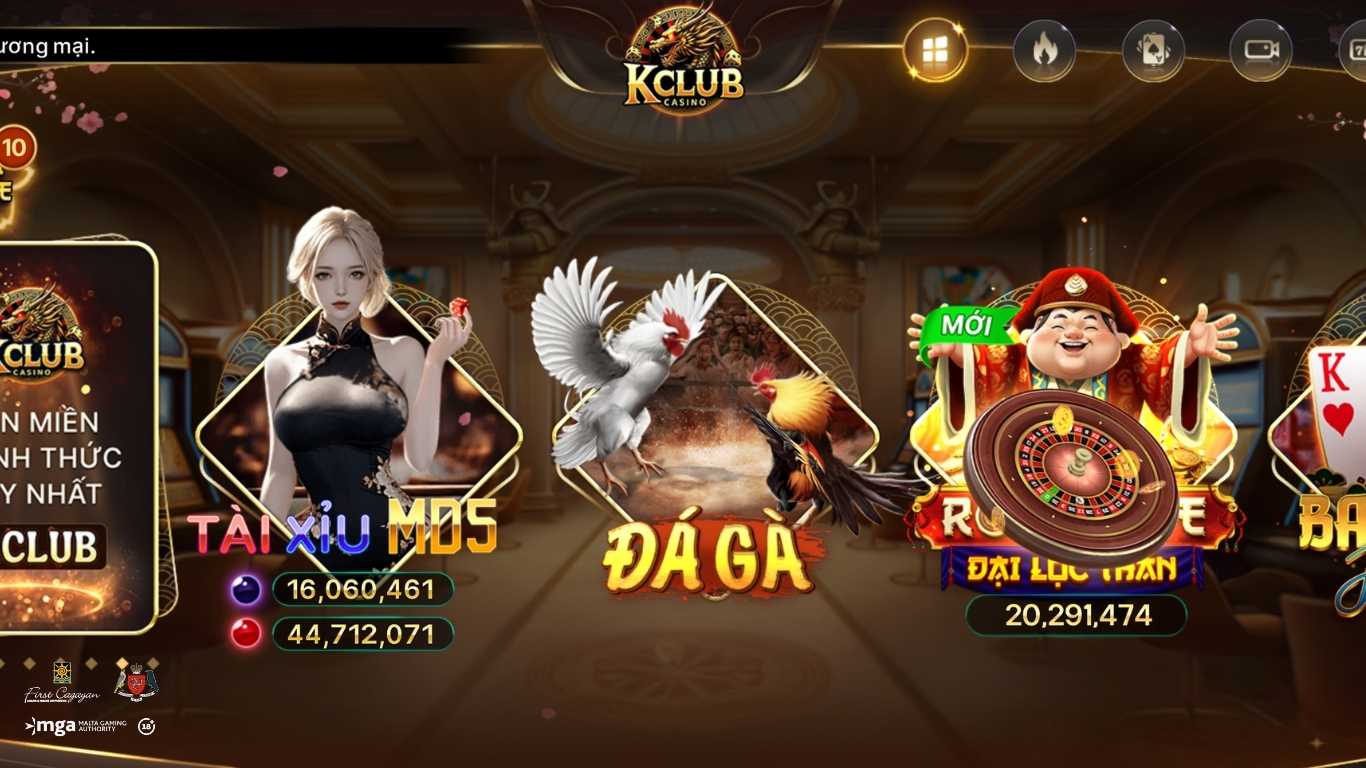
Task: Open the card games category icon
Action: point(1156,48)
